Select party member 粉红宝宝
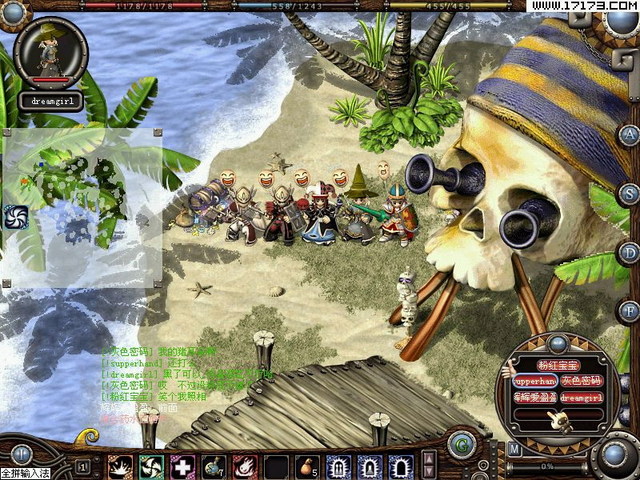Screen dimensions: 640x480 pyautogui.click(x=559, y=365)
